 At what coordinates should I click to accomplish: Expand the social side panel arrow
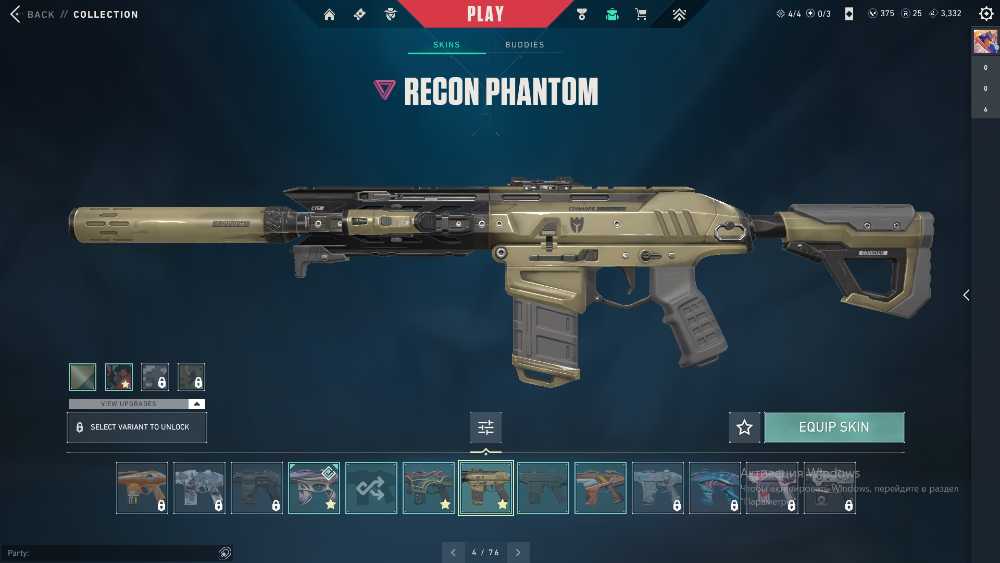[966, 295]
